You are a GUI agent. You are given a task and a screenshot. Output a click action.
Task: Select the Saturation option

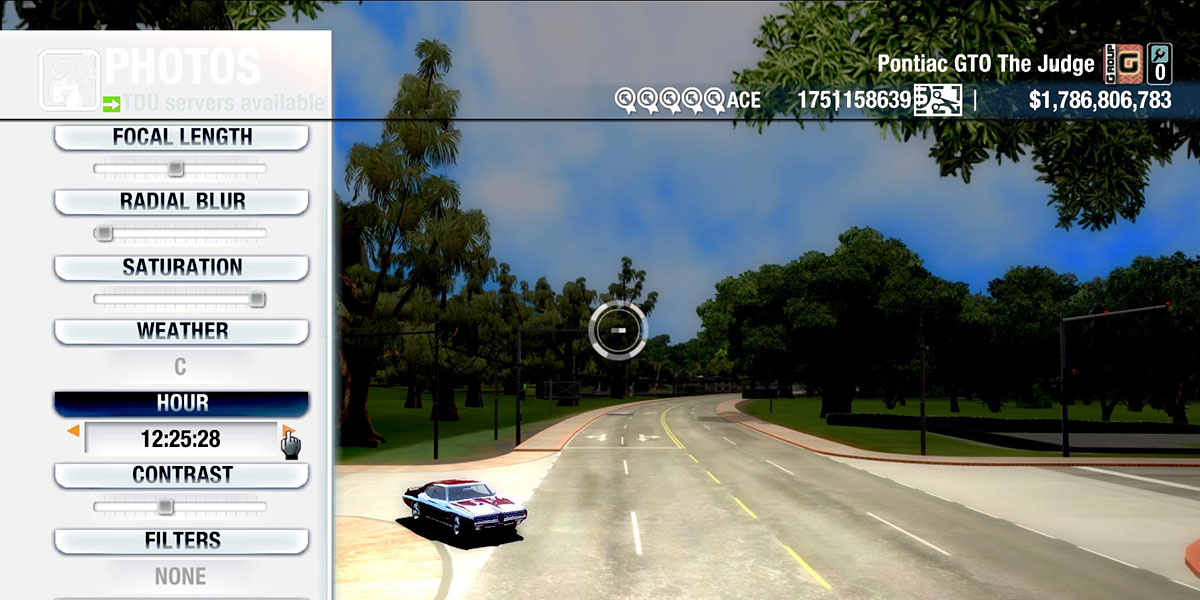click(x=181, y=268)
